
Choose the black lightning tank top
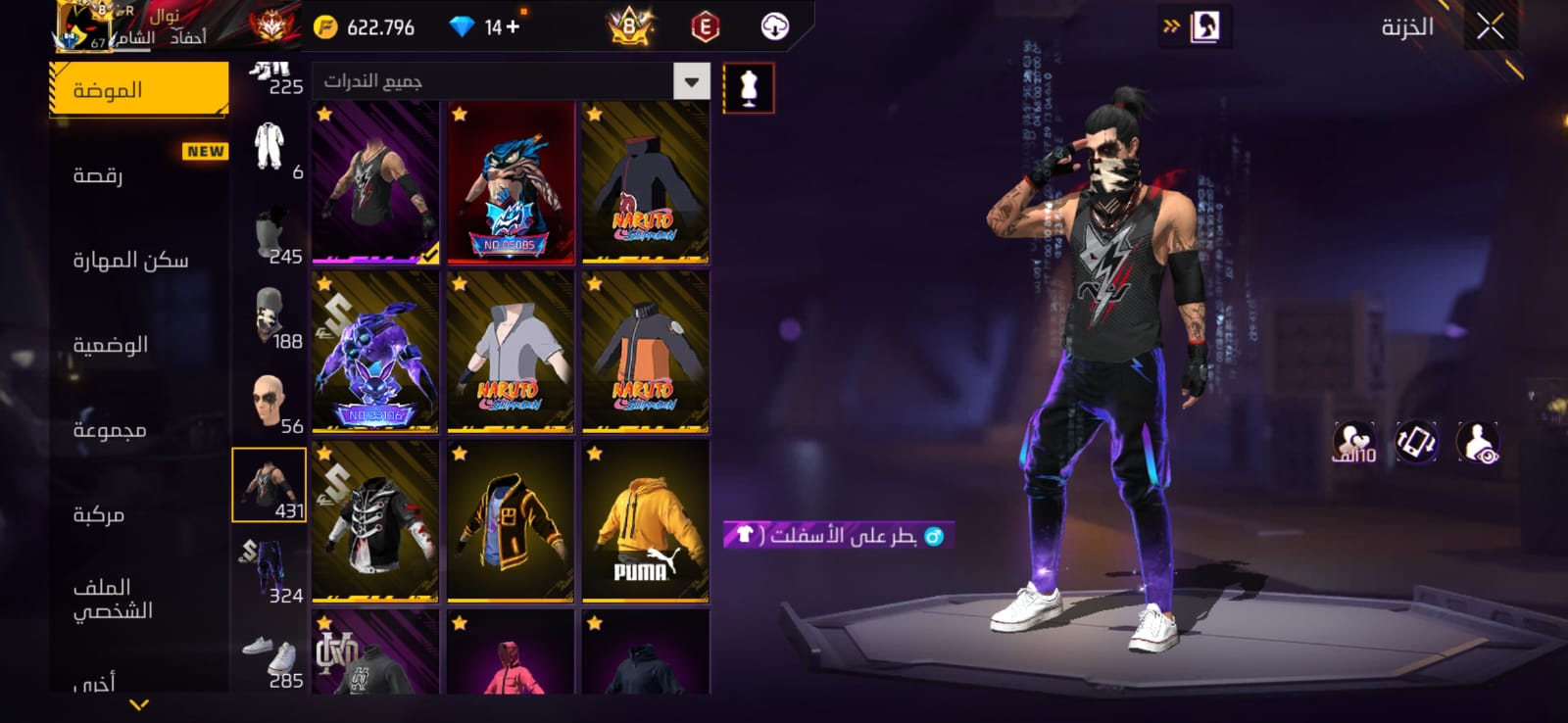pos(375,182)
